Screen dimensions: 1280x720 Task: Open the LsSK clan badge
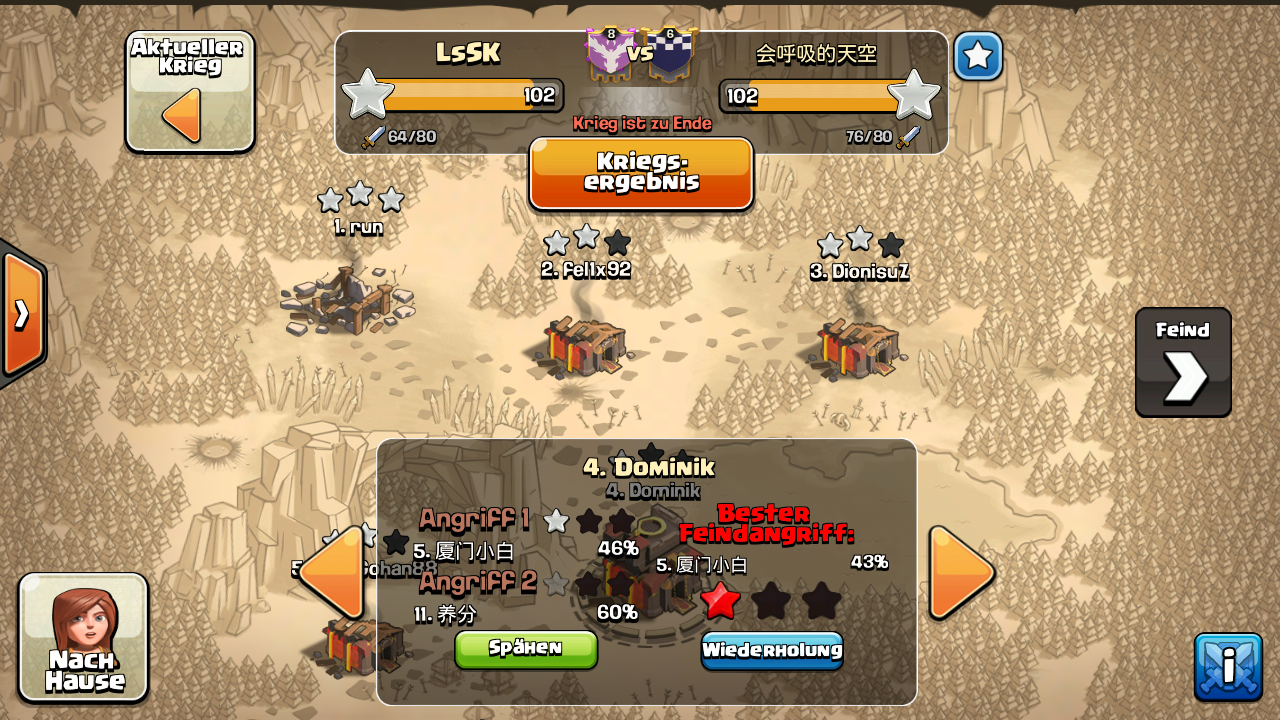pos(609,53)
